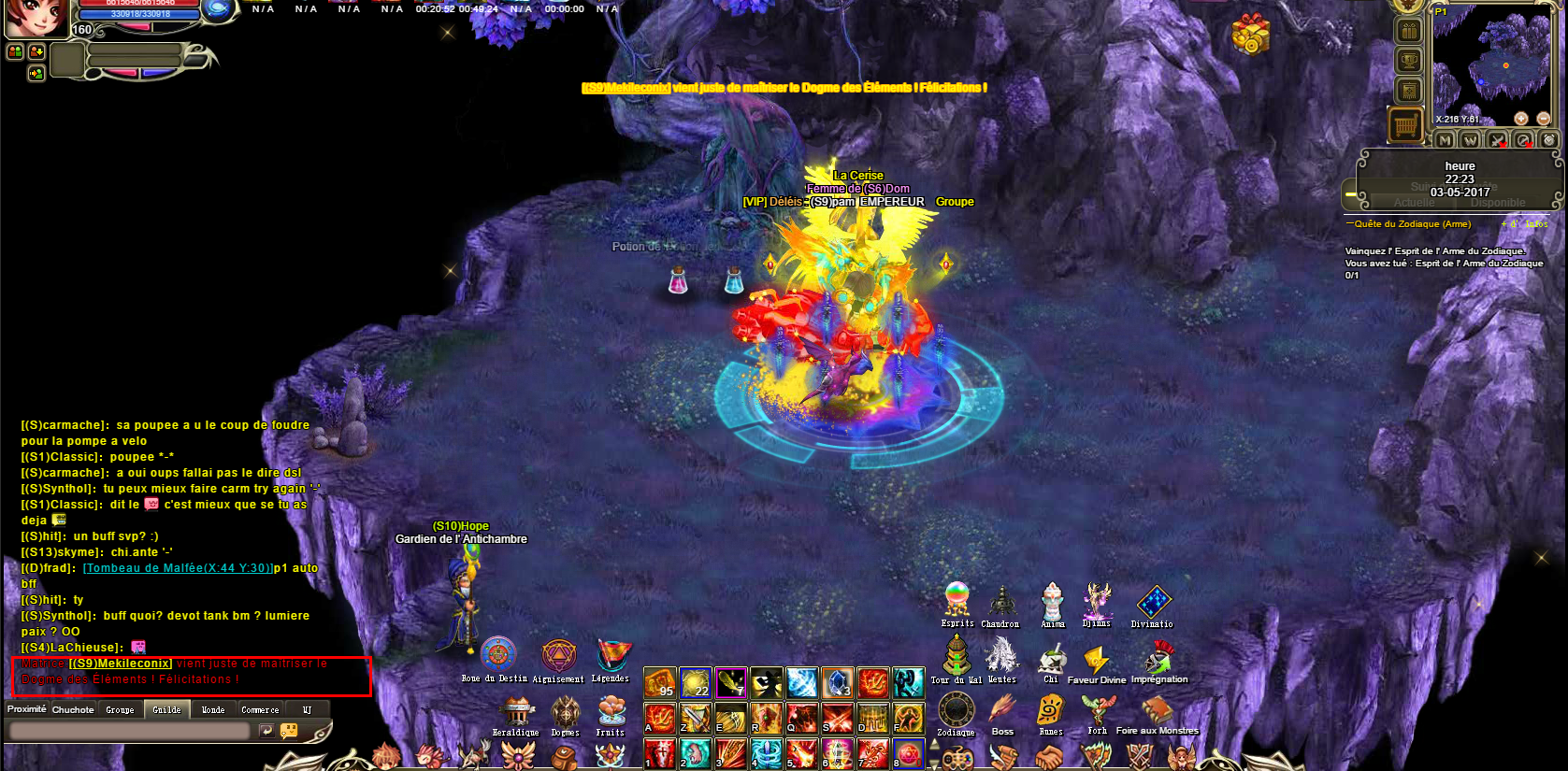Open the Foire aux Monstres book
Viewport: 1568px width, 771px height.
pos(1158,711)
